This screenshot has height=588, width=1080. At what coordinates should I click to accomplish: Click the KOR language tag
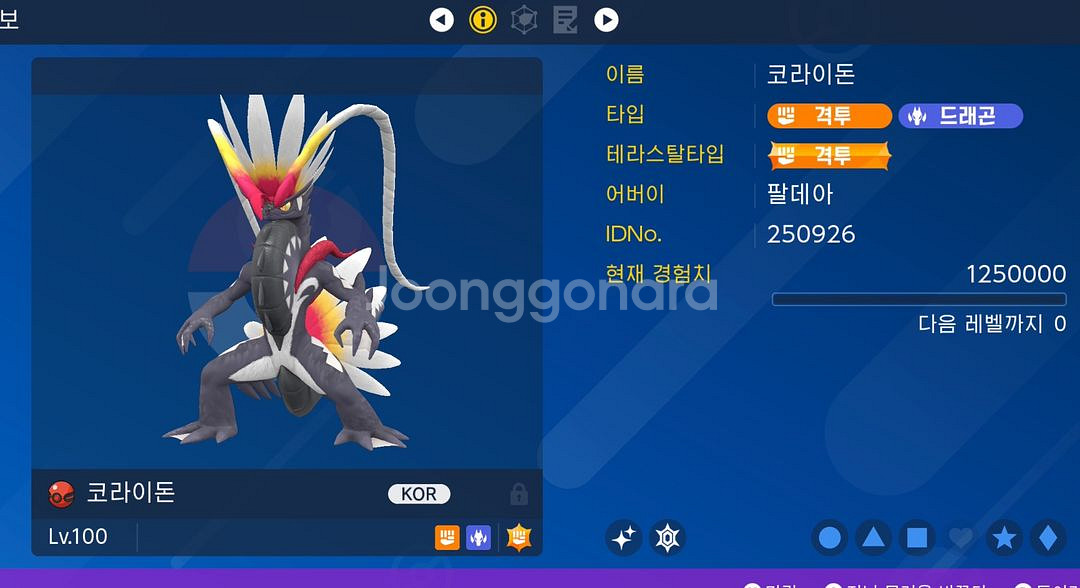click(419, 494)
